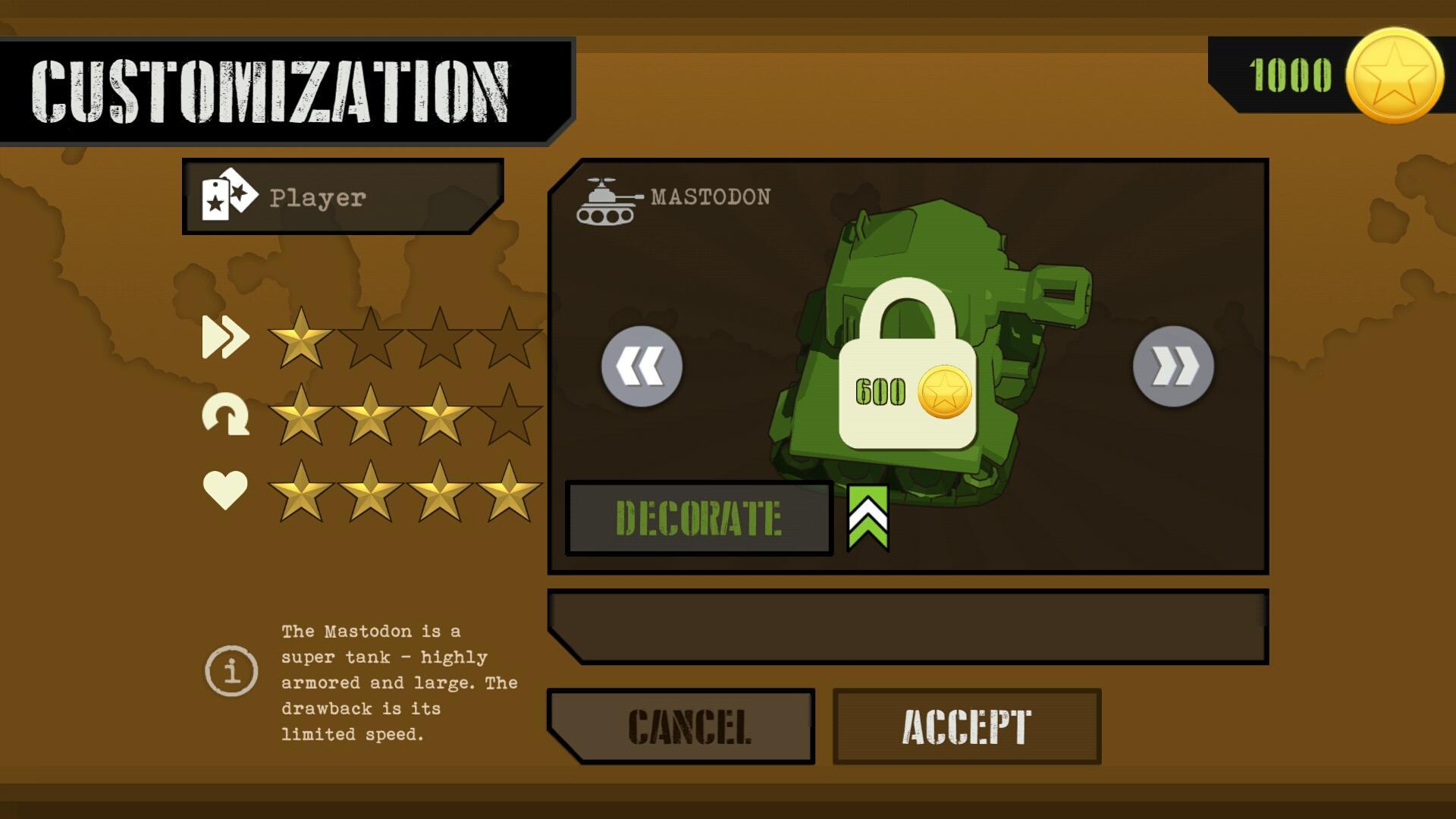The image size is (1456, 819).
Task: Select the Player name field
Action: tap(343, 197)
